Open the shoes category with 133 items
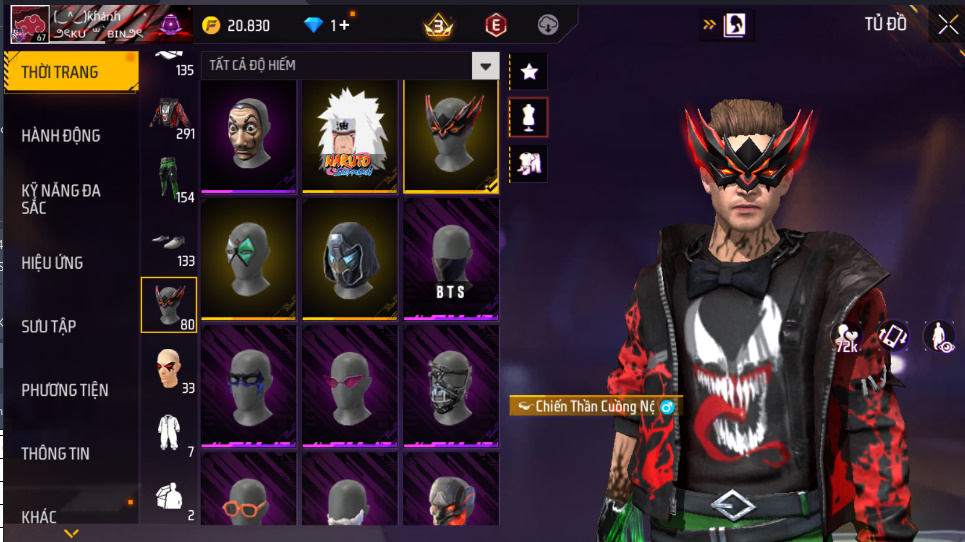This screenshot has width=965, height=542. [x=169, y=242]
